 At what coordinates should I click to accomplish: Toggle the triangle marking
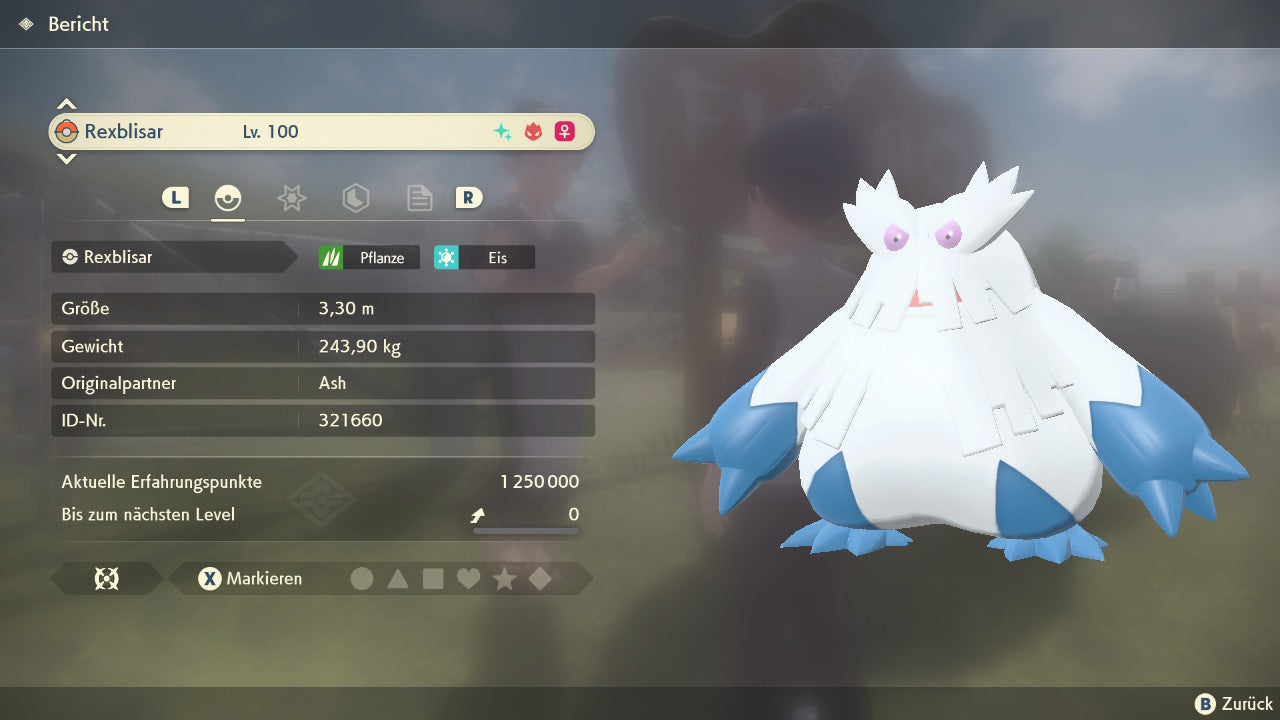coord(398,579)
